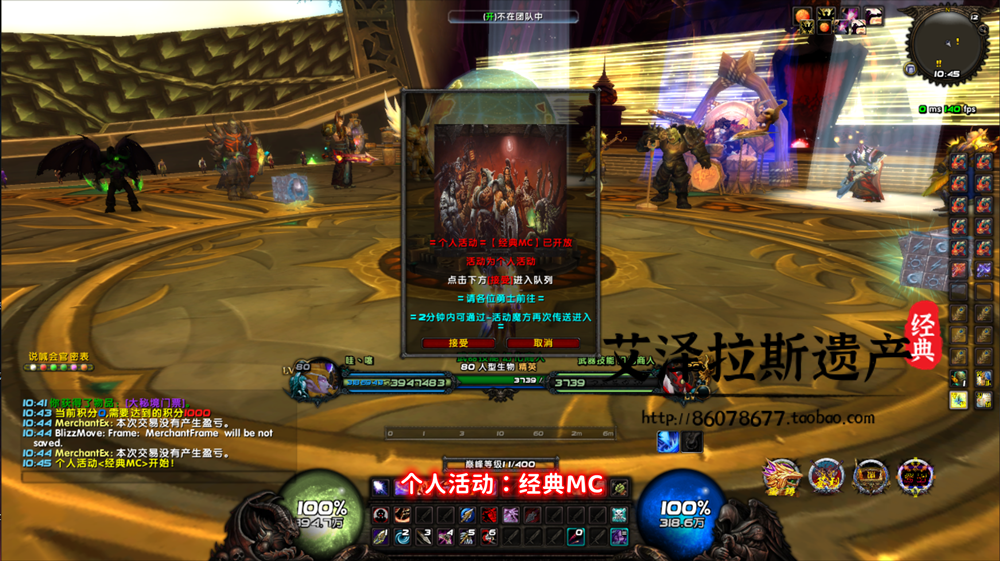Image resolution: width=1000 pixels, height=561 pixels.
Task: Click the top-left buff icon by minimap
Action: 803,15
